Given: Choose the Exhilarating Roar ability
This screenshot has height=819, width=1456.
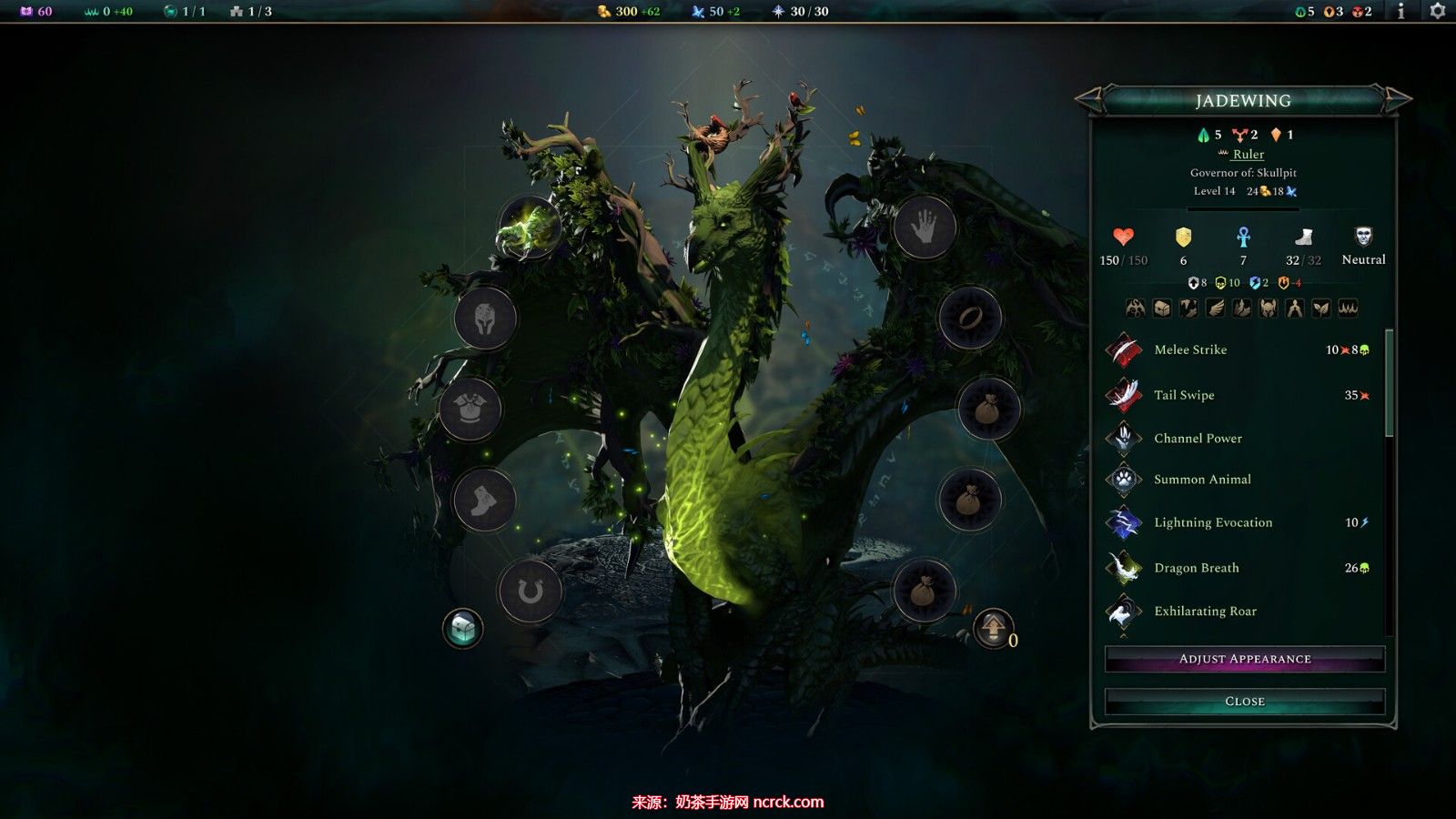Looking at the screenshot, I should 1205,612.
